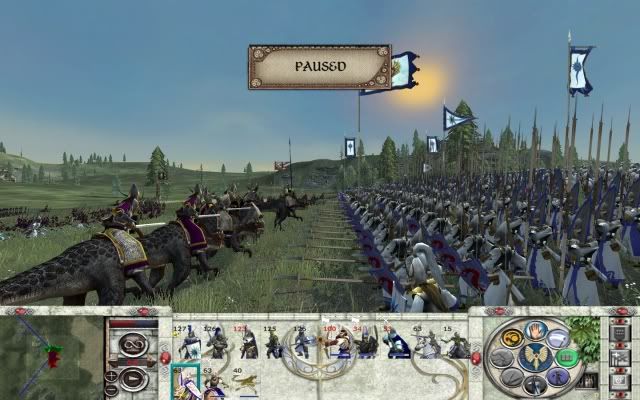Select the infinity-symbol speed button

pos(132,346)
